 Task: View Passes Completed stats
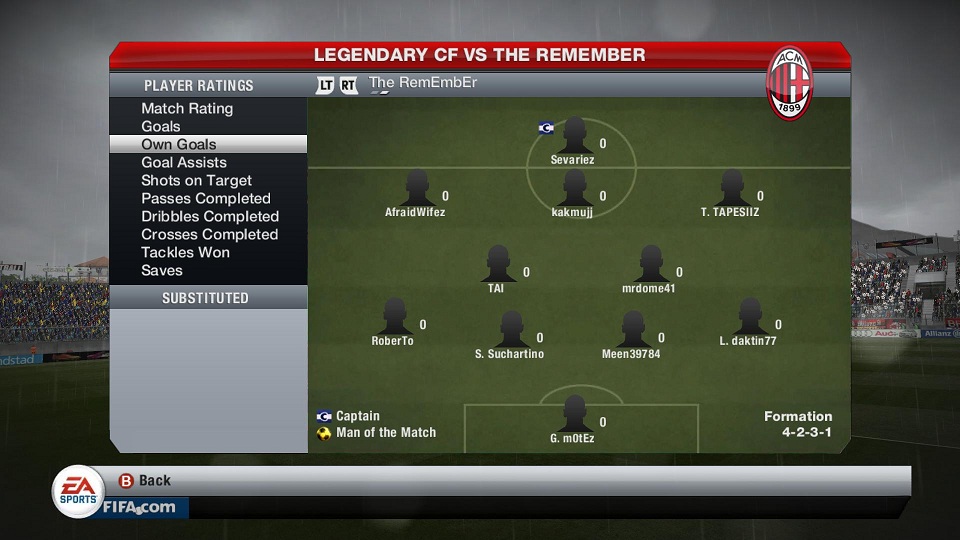[206, 198]
